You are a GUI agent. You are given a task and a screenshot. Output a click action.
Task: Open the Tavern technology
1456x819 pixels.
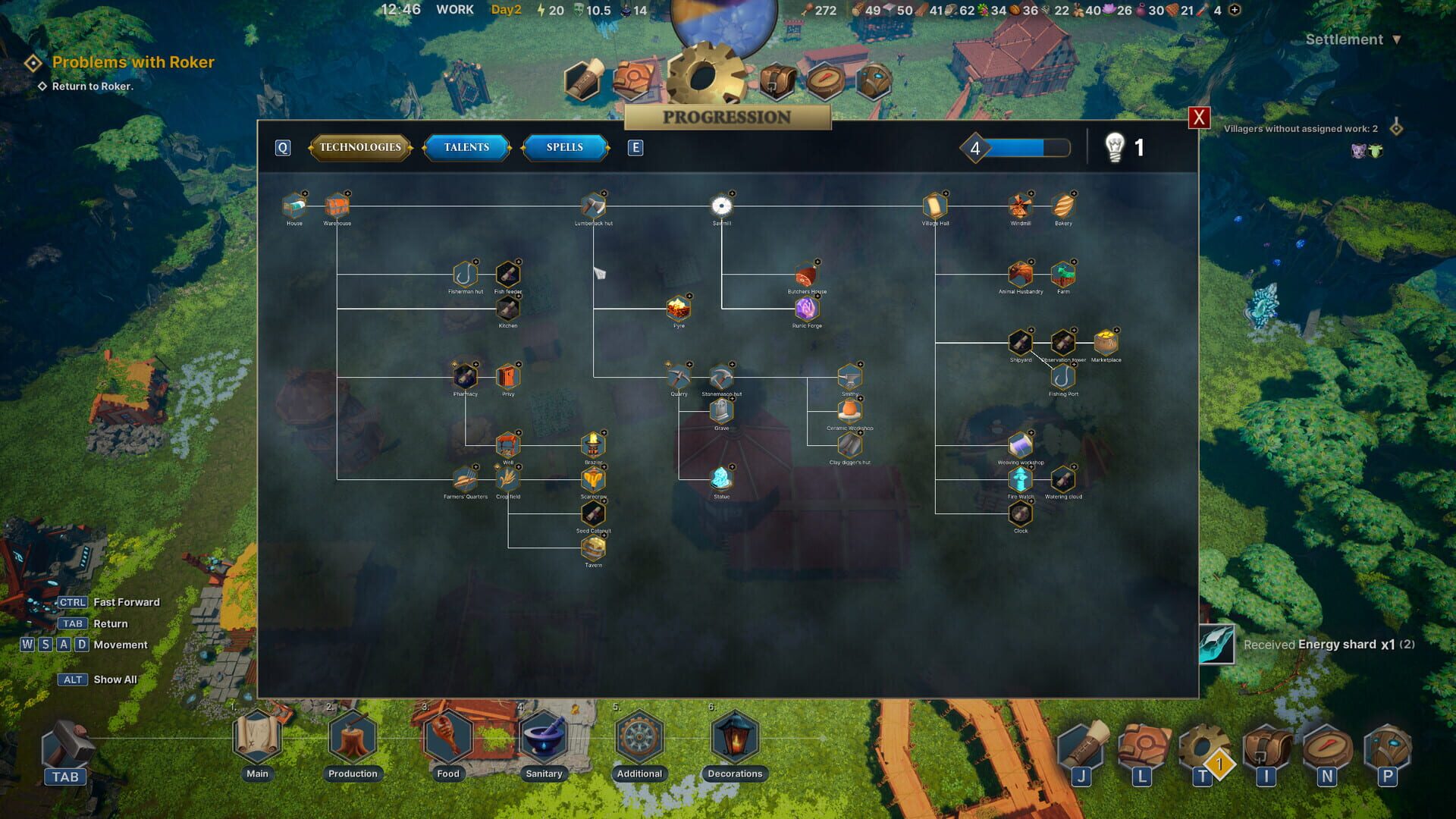[x=592, y=548]
